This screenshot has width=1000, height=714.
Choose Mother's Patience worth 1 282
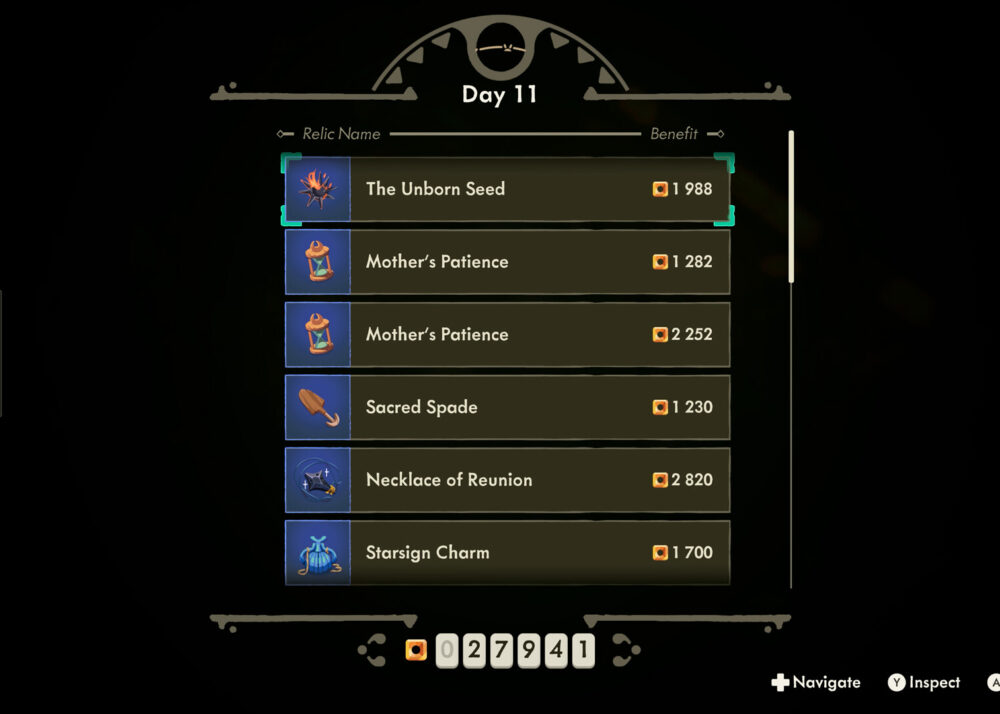click(x=507, y=262)
